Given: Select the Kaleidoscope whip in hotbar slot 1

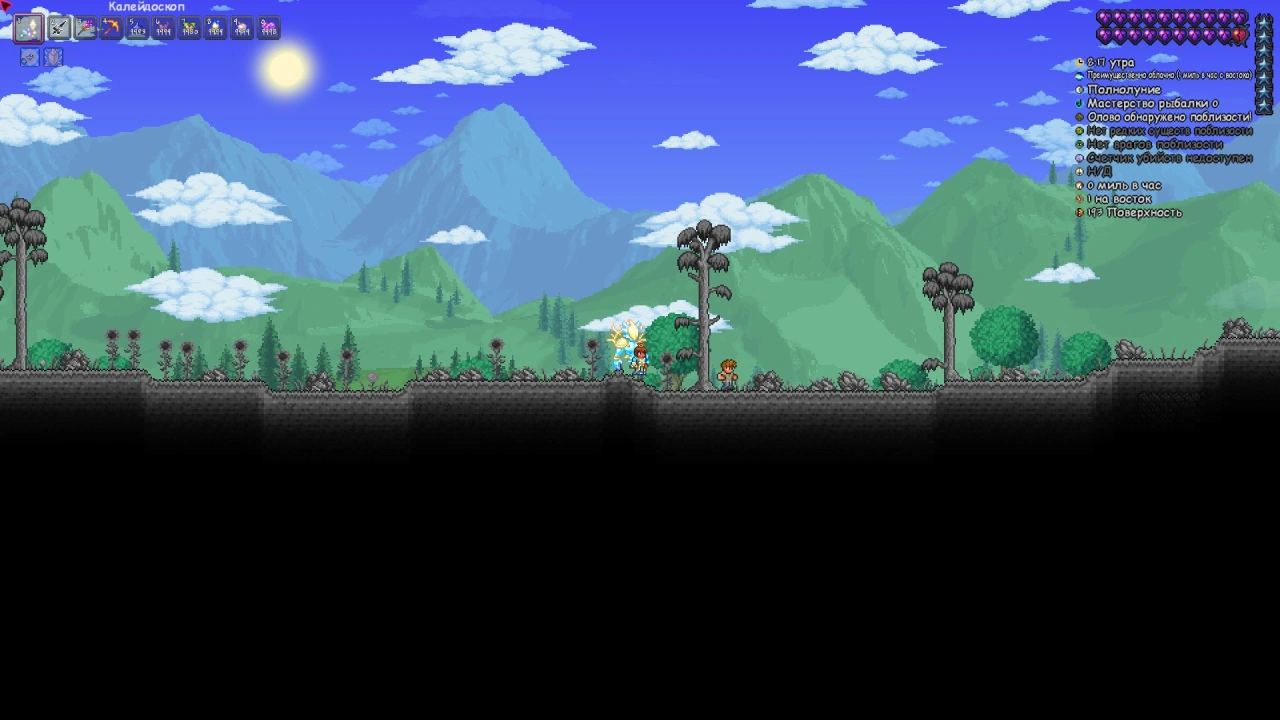Looking at the screenshot, I should click(x=28, y=28).
